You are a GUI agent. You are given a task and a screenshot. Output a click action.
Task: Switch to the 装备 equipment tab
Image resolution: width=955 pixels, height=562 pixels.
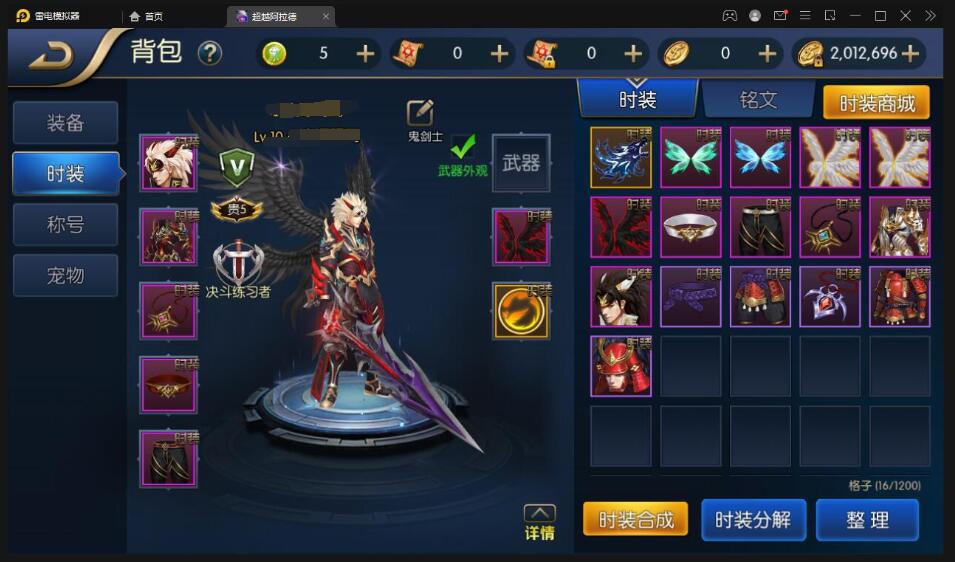pyautogui.click(x=65, y=123)
